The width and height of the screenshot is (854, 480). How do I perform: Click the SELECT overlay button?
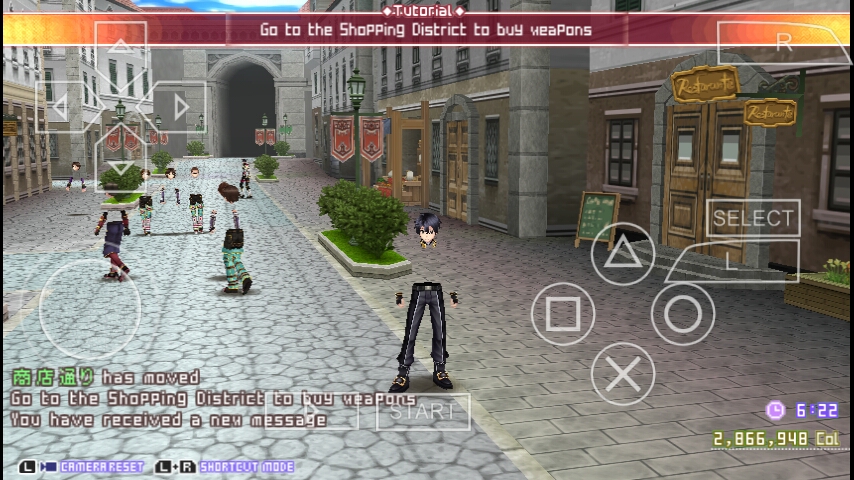pyautogui.click(x=753, y=218)
